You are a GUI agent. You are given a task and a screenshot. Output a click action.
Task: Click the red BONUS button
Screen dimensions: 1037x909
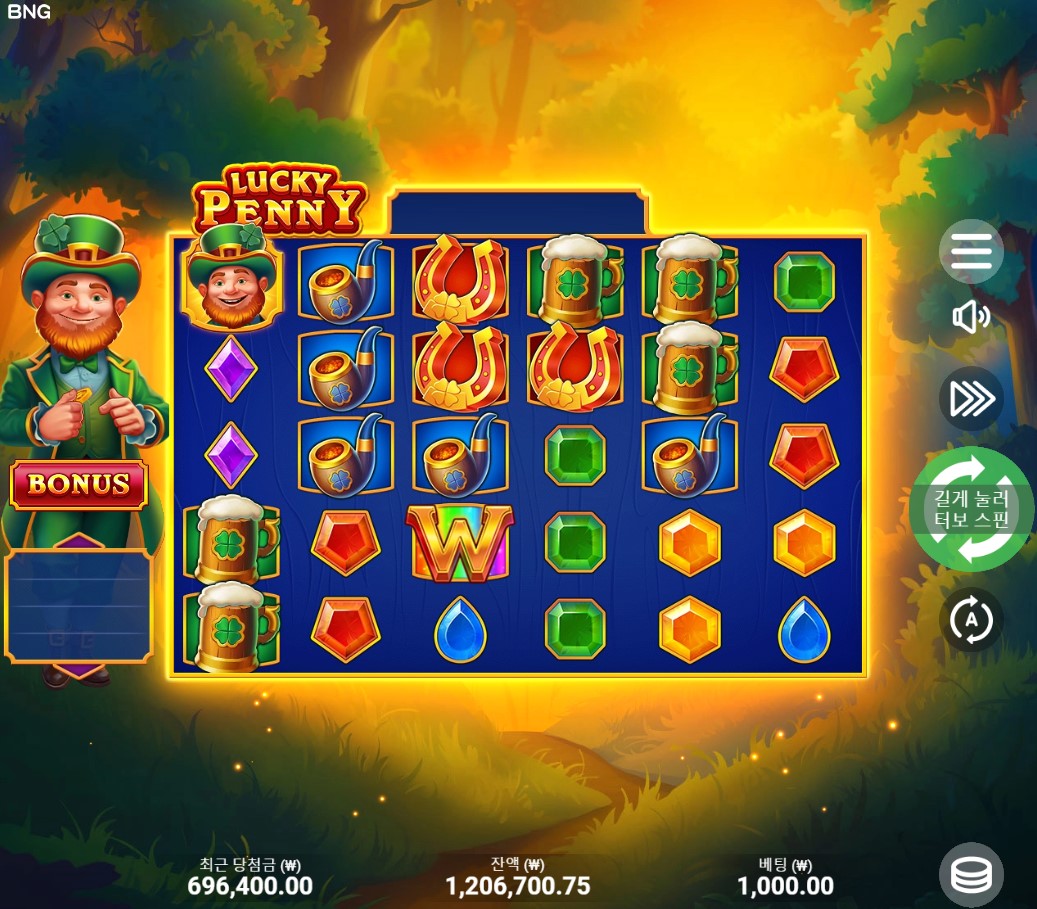coord(79,485)
